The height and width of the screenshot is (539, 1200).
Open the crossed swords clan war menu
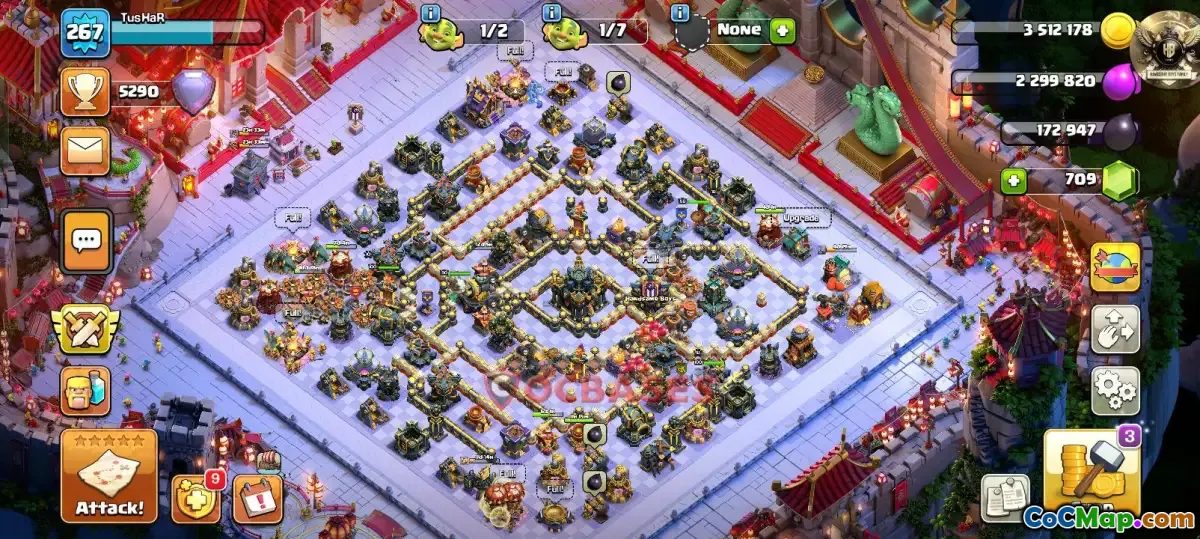86,328
